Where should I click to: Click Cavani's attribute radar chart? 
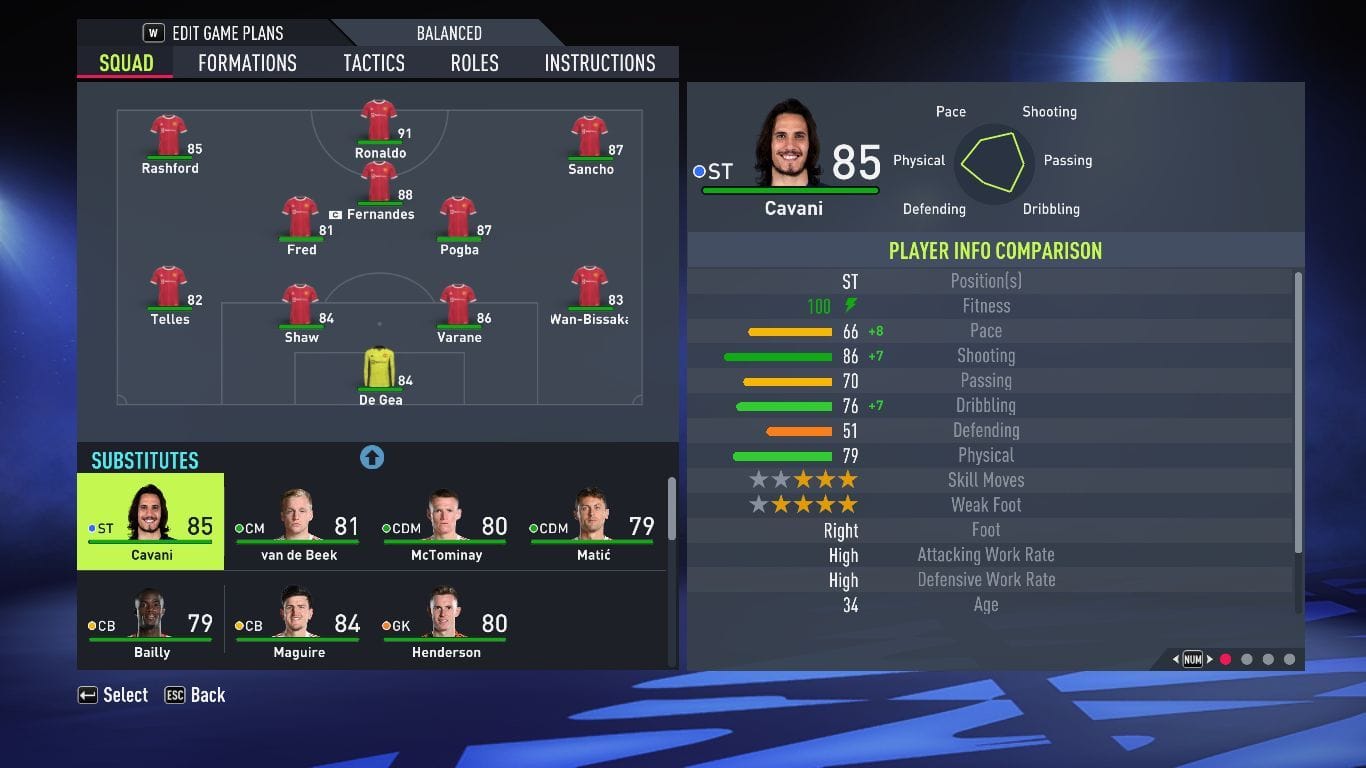click(997, 161)
